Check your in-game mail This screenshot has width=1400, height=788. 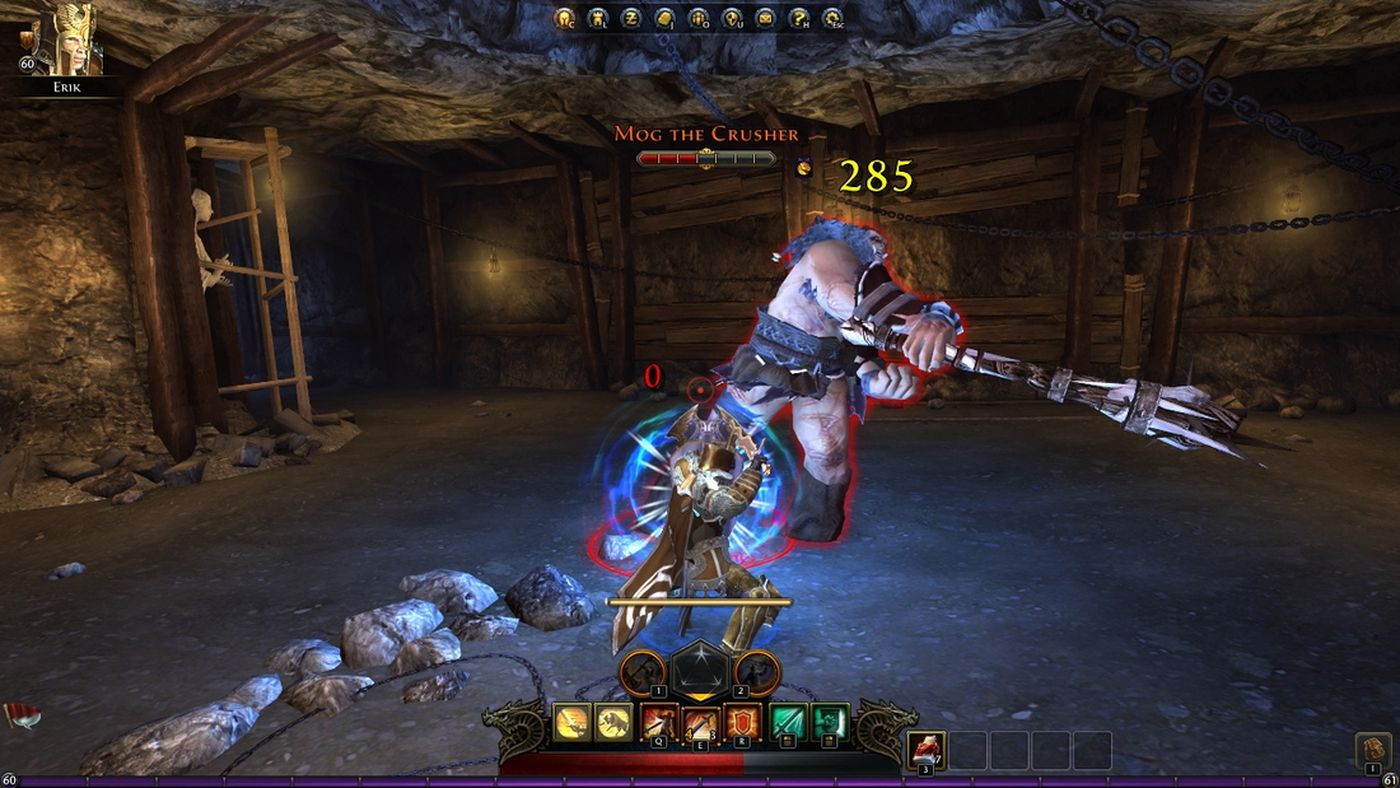point(763,18)
